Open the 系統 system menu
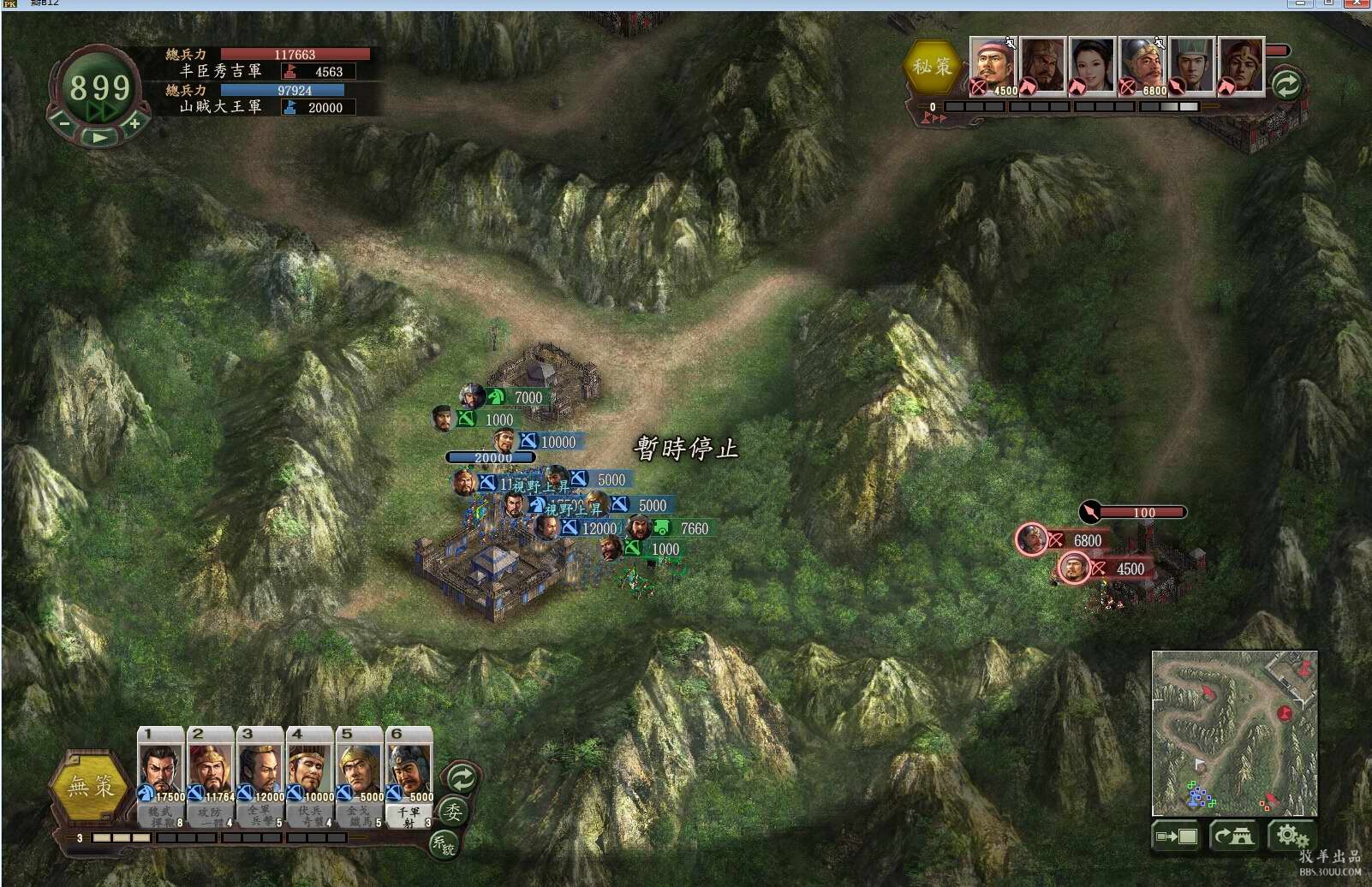1372x887 pixels. 444,843
